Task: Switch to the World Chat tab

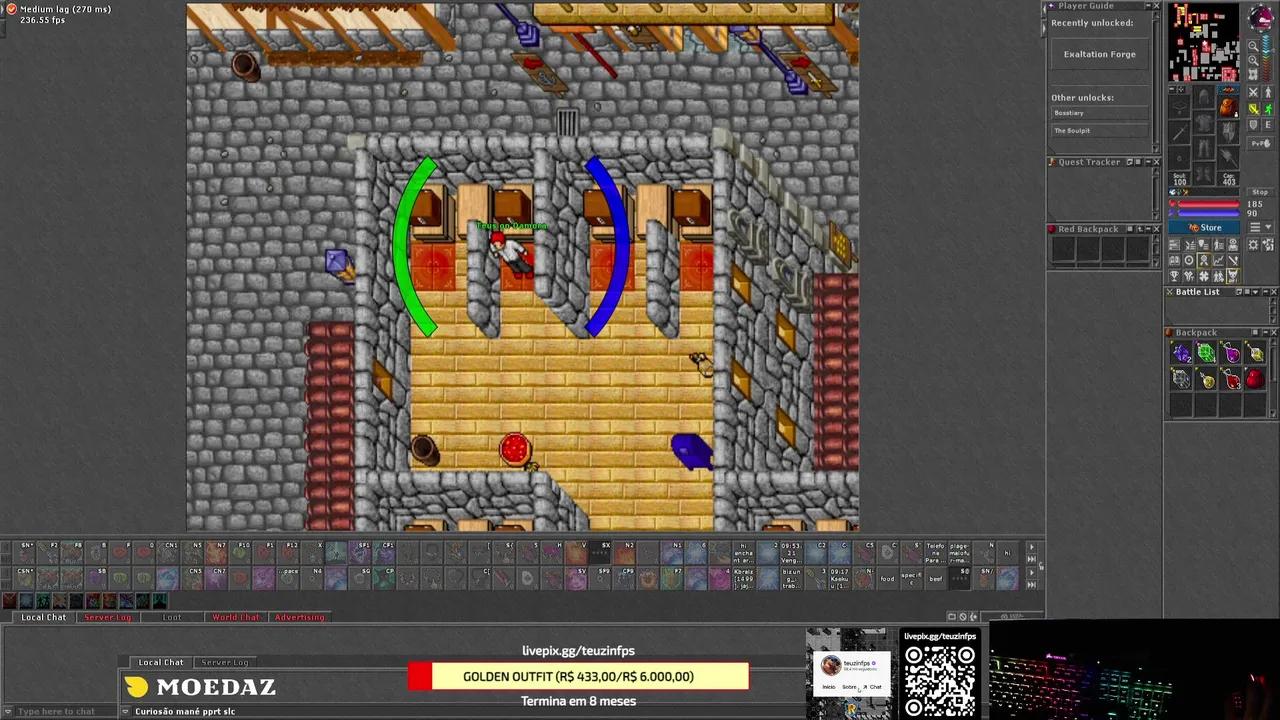Action: [x=236, y=617]
